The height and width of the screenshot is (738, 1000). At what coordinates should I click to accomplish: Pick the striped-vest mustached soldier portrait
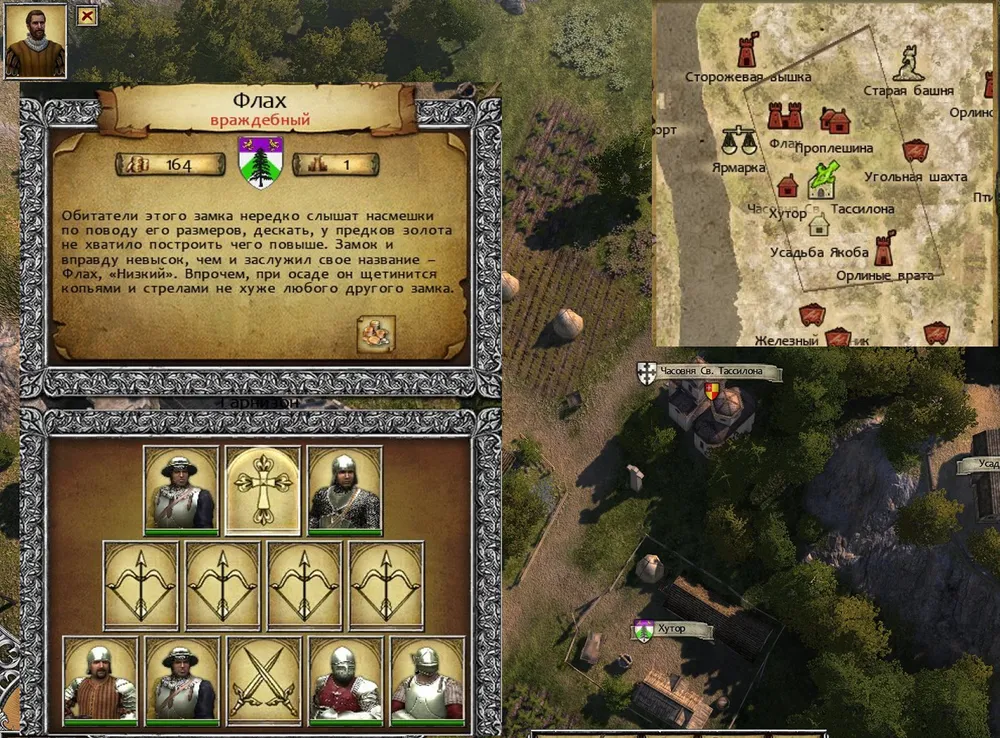click(99, 680)
